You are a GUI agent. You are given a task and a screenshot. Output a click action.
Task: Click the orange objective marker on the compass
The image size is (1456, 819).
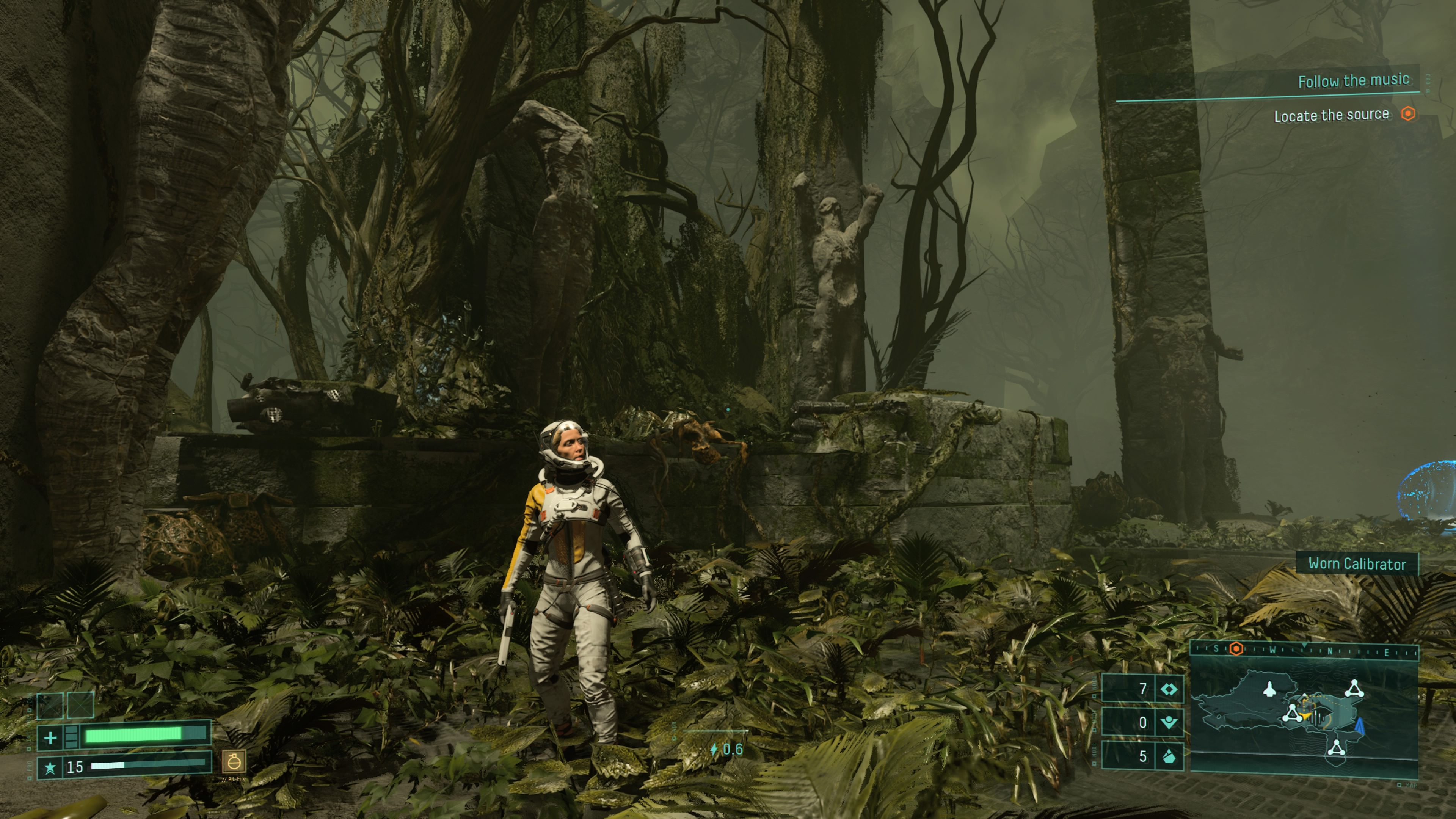click(1236, 649)
